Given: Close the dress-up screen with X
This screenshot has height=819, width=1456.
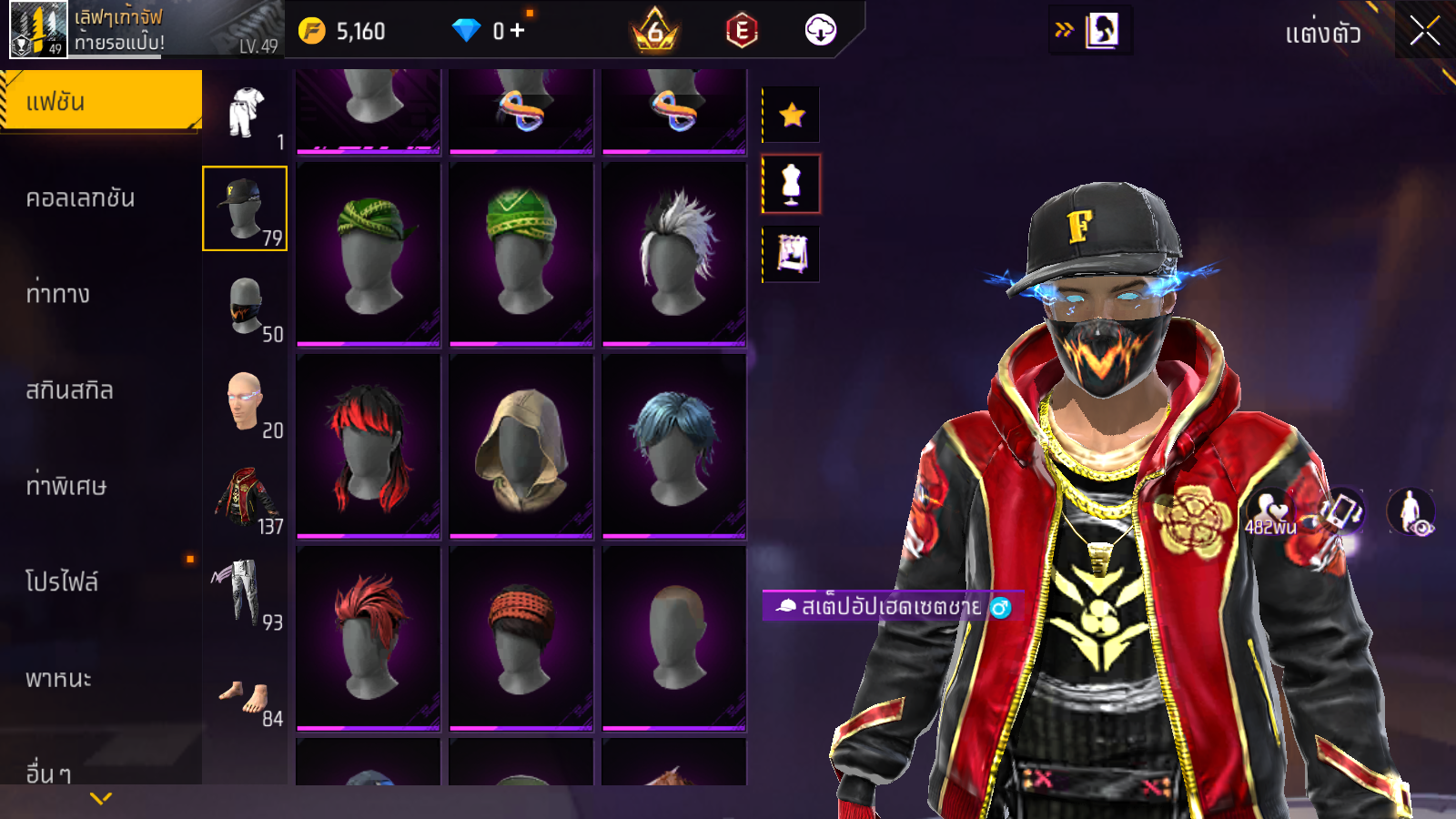Looking at the screenshot, I should (1424, 32).
